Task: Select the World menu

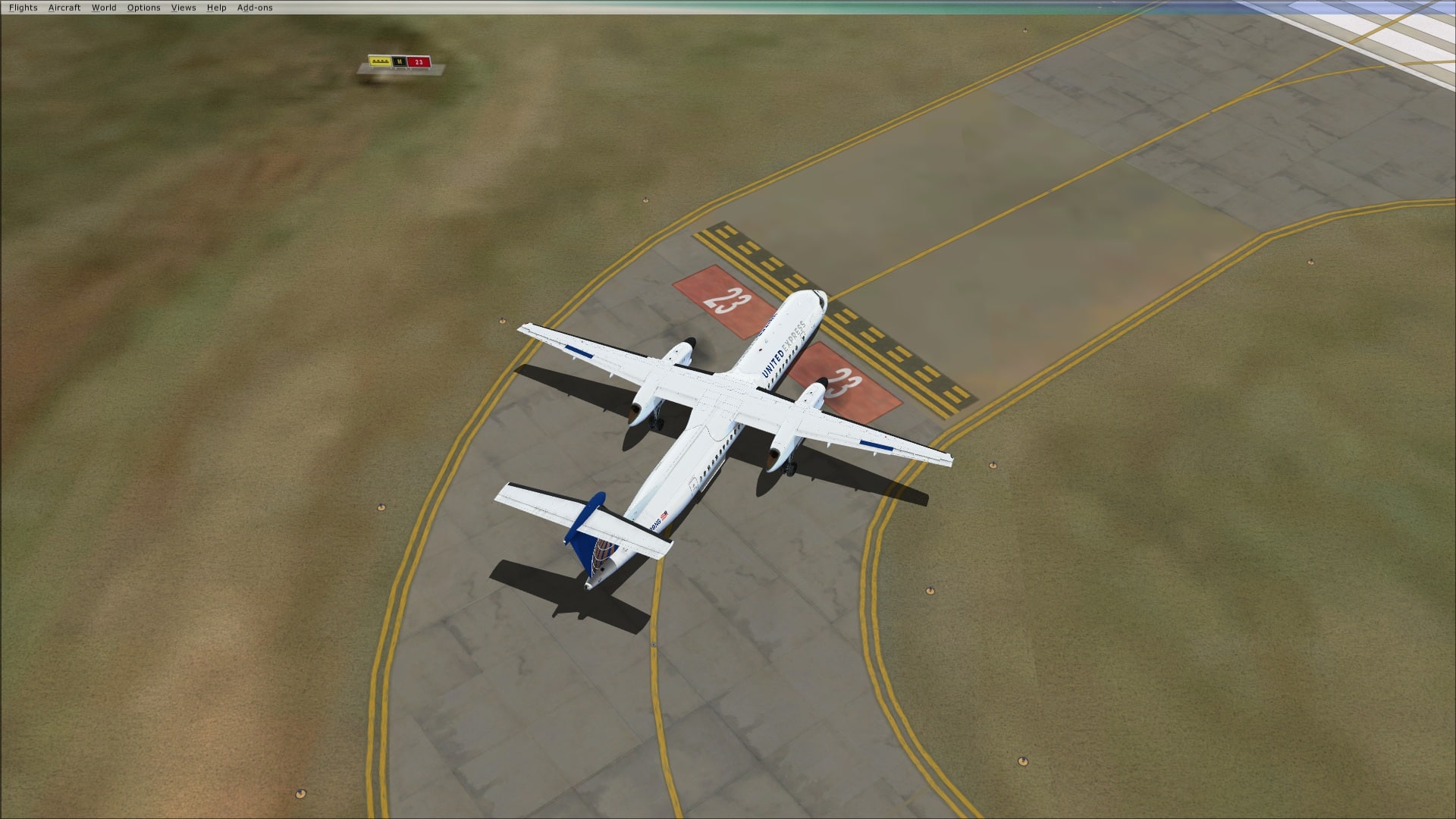Action: (x=104, y=8)
